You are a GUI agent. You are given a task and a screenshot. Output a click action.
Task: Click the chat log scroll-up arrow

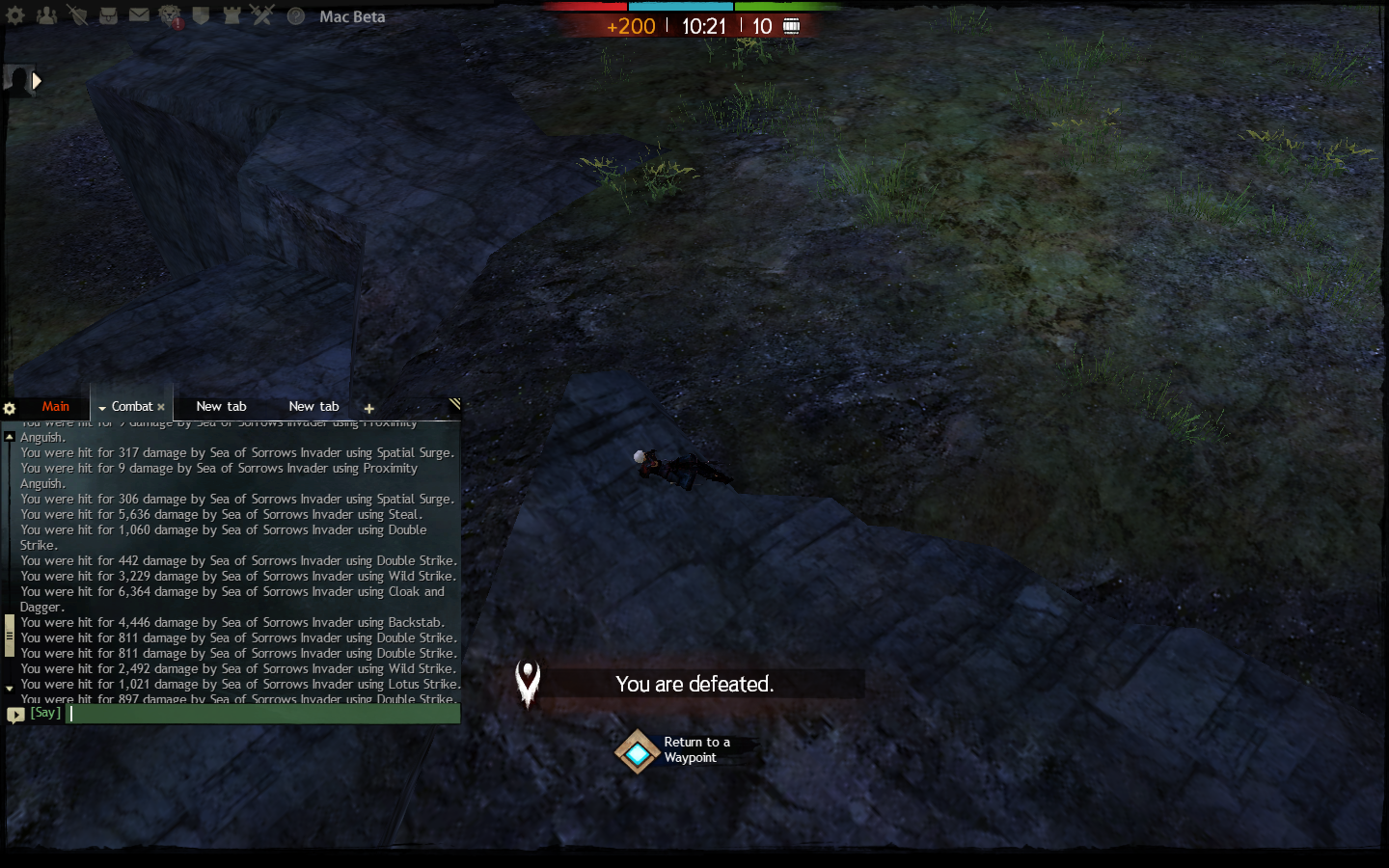[10, 437]
